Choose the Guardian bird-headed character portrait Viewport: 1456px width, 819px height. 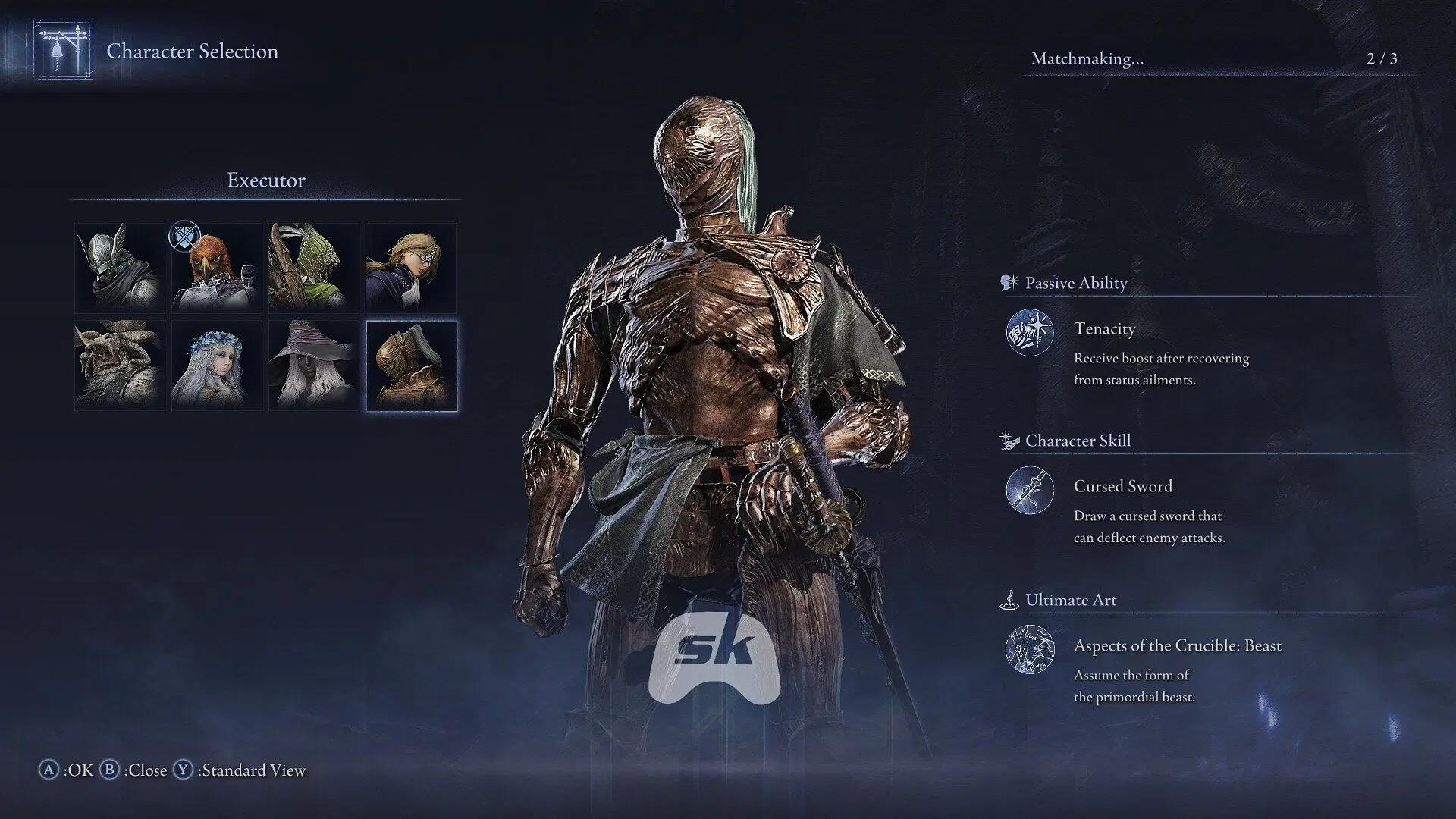pos(217,268)
